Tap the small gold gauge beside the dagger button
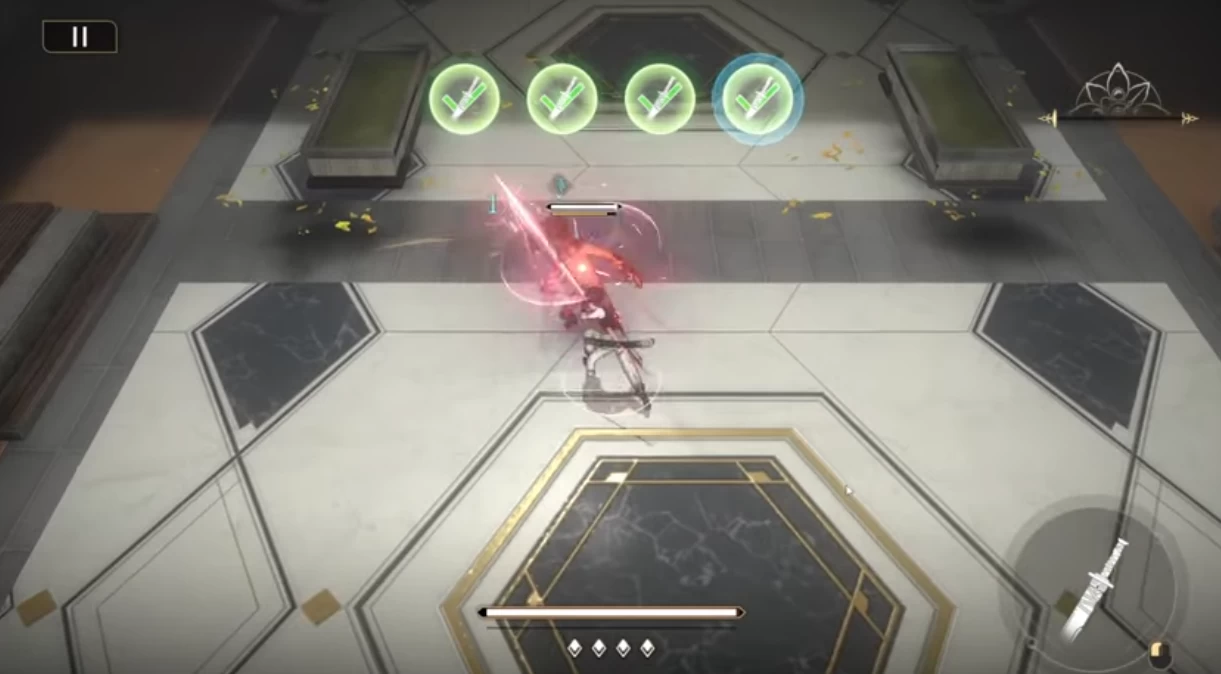This screenshot has height=674, width=1221. [1160, 655]
